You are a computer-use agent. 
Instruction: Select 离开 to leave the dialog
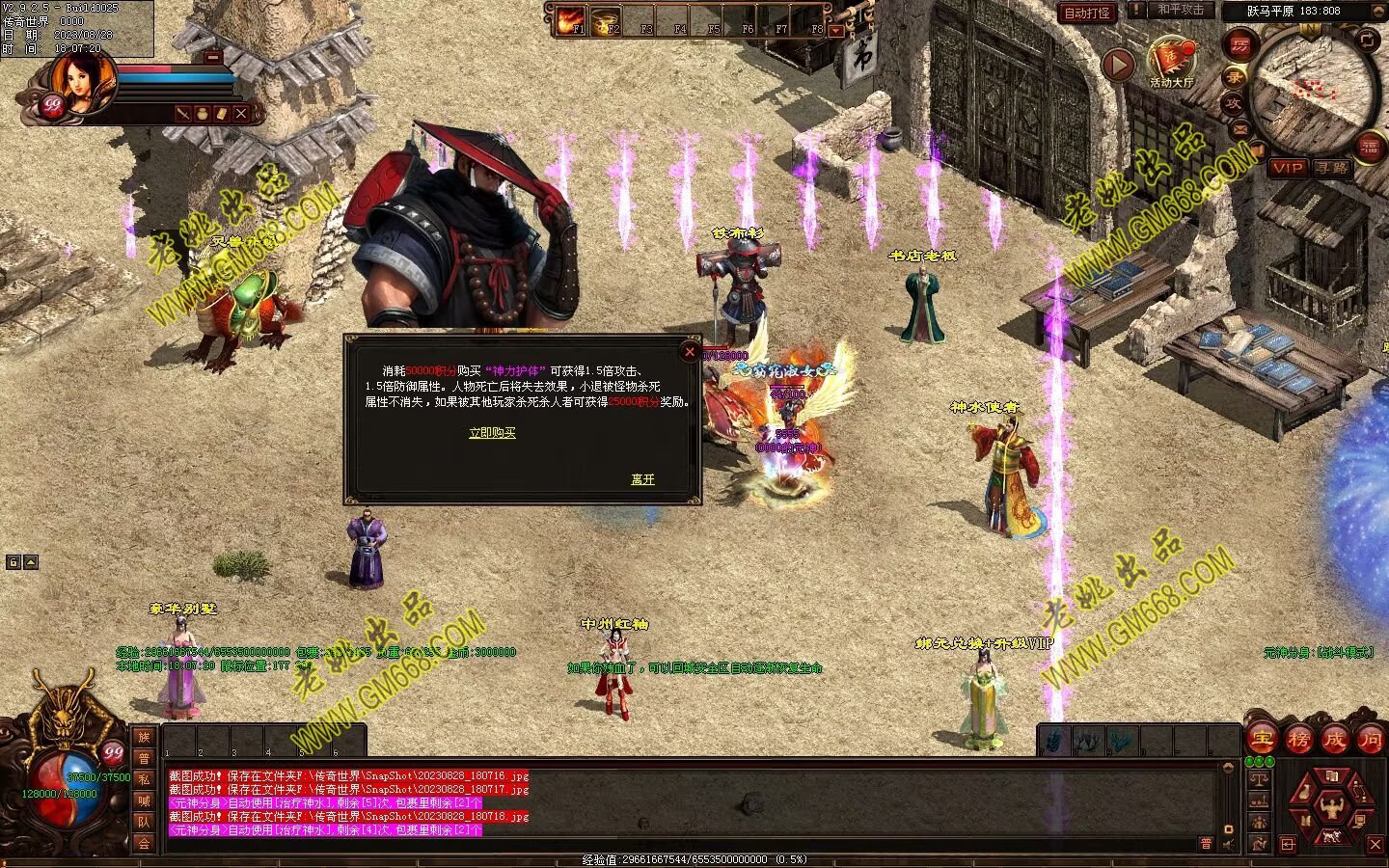642,479
